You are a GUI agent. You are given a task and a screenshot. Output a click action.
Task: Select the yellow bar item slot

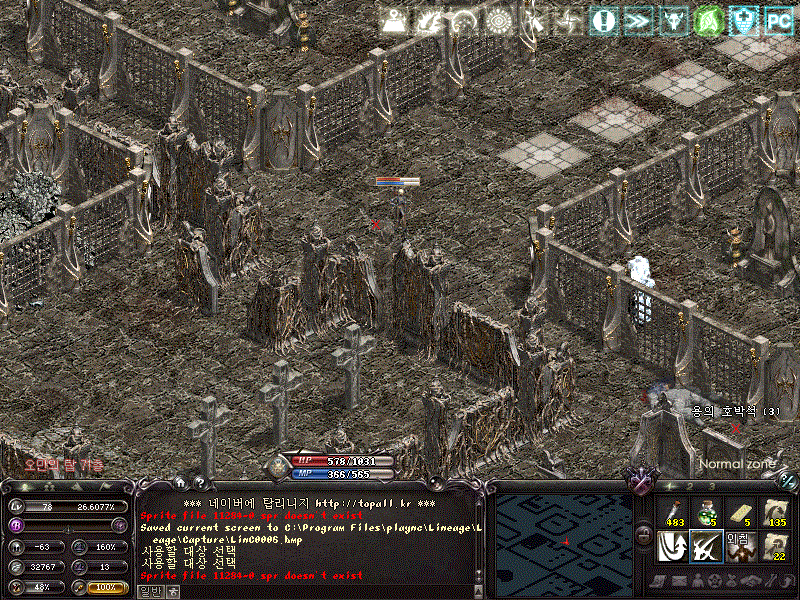pyautogui.click(x=740, y=511)
